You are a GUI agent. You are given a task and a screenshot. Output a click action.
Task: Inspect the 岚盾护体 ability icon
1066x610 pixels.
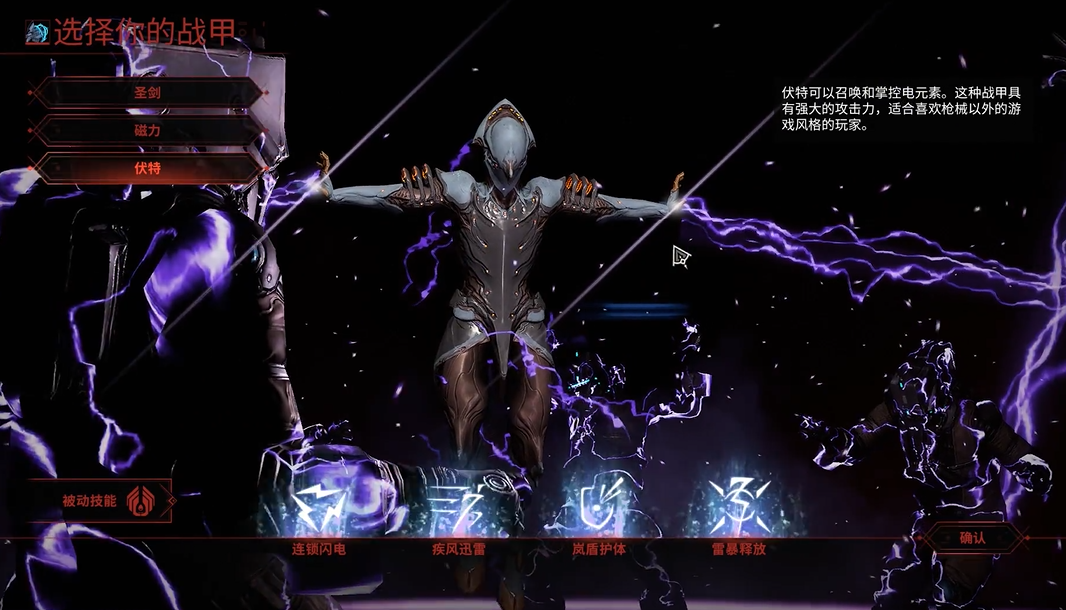[598, 509]
